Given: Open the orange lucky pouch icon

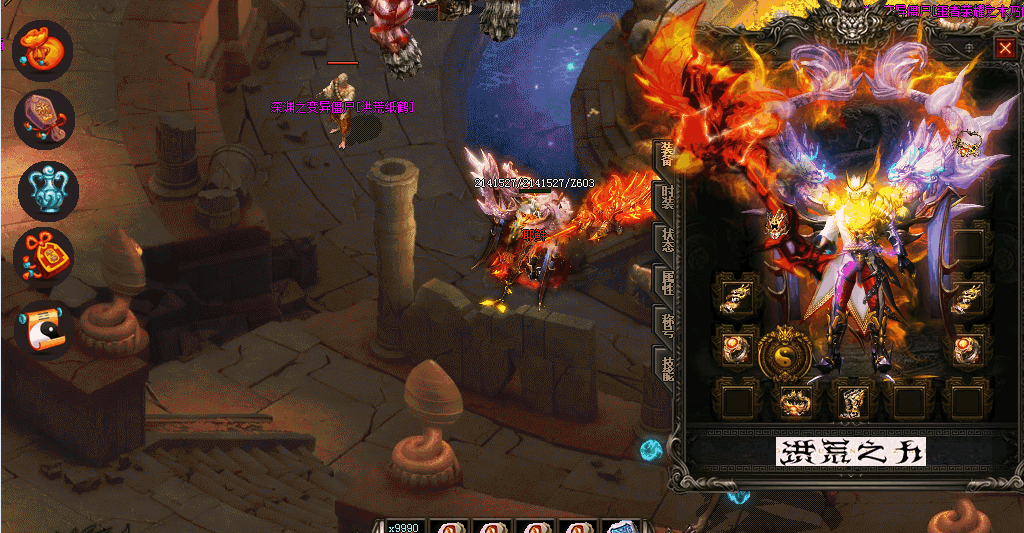Looking at the screenshot, I should (43, 52).
